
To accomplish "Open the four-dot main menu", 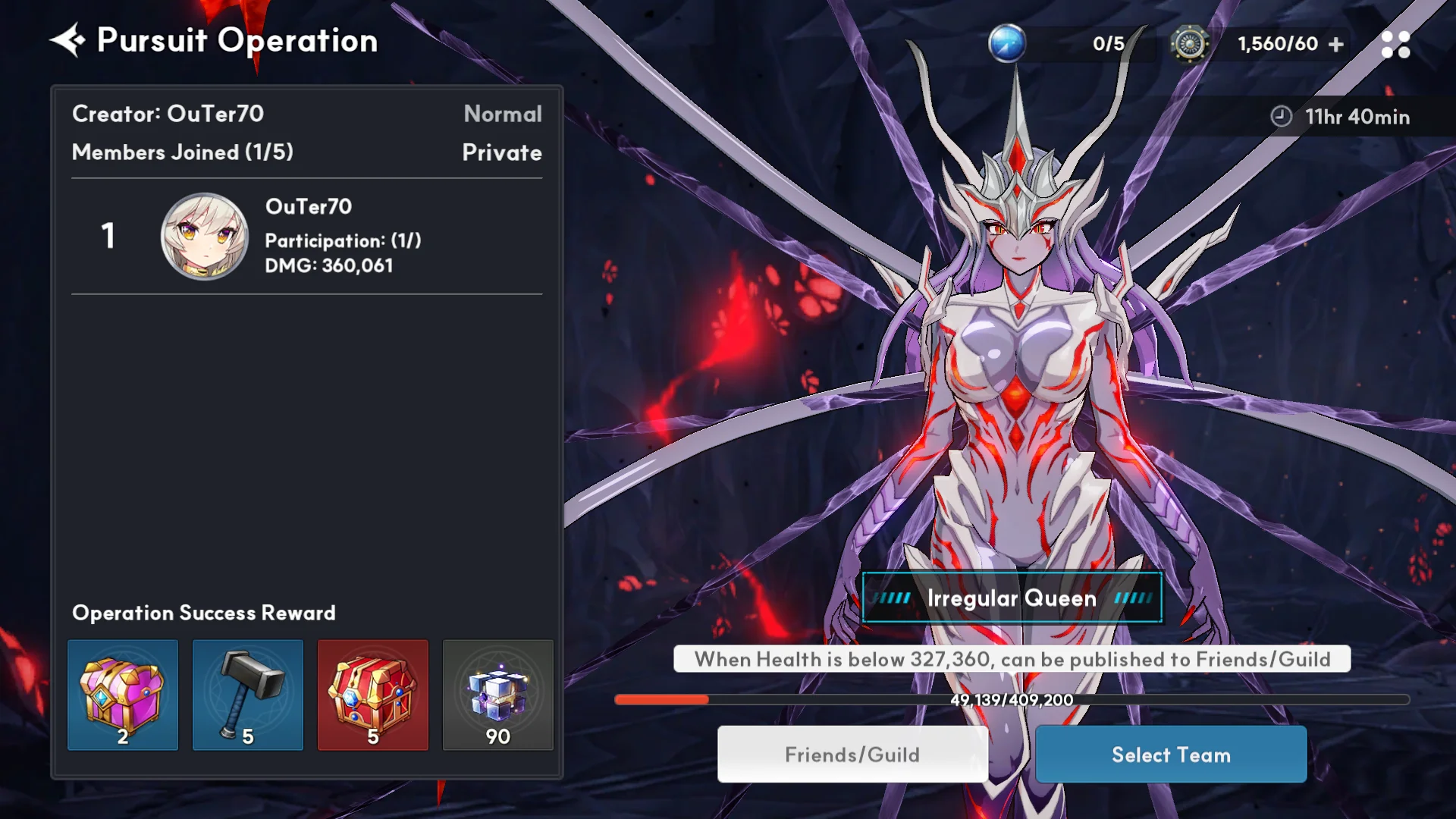I will point(1395,45).
